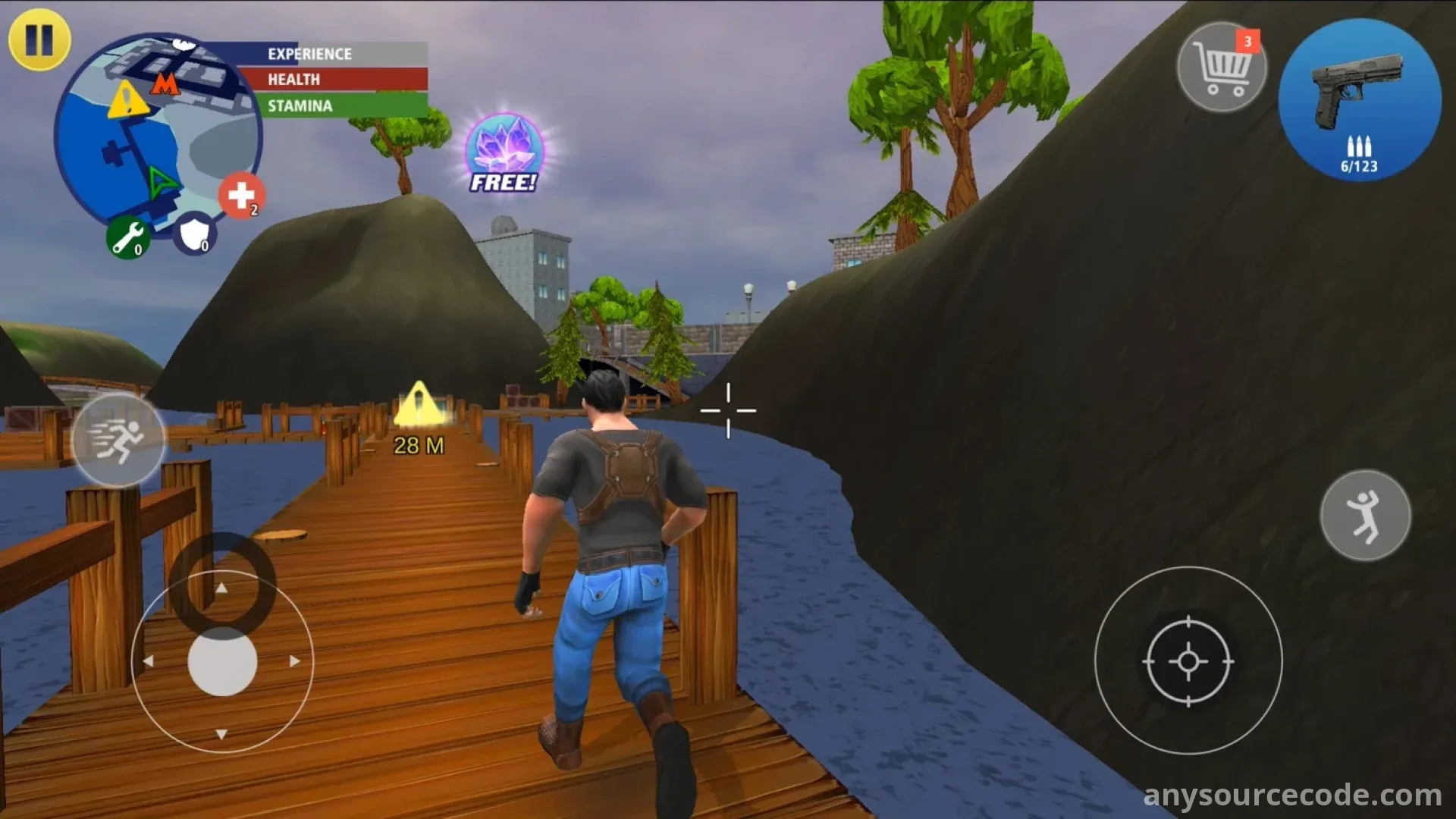This screenshot has width=1456, height=819.
Task: Fire using the crosshair shoot button
Action: point(1188,661)
